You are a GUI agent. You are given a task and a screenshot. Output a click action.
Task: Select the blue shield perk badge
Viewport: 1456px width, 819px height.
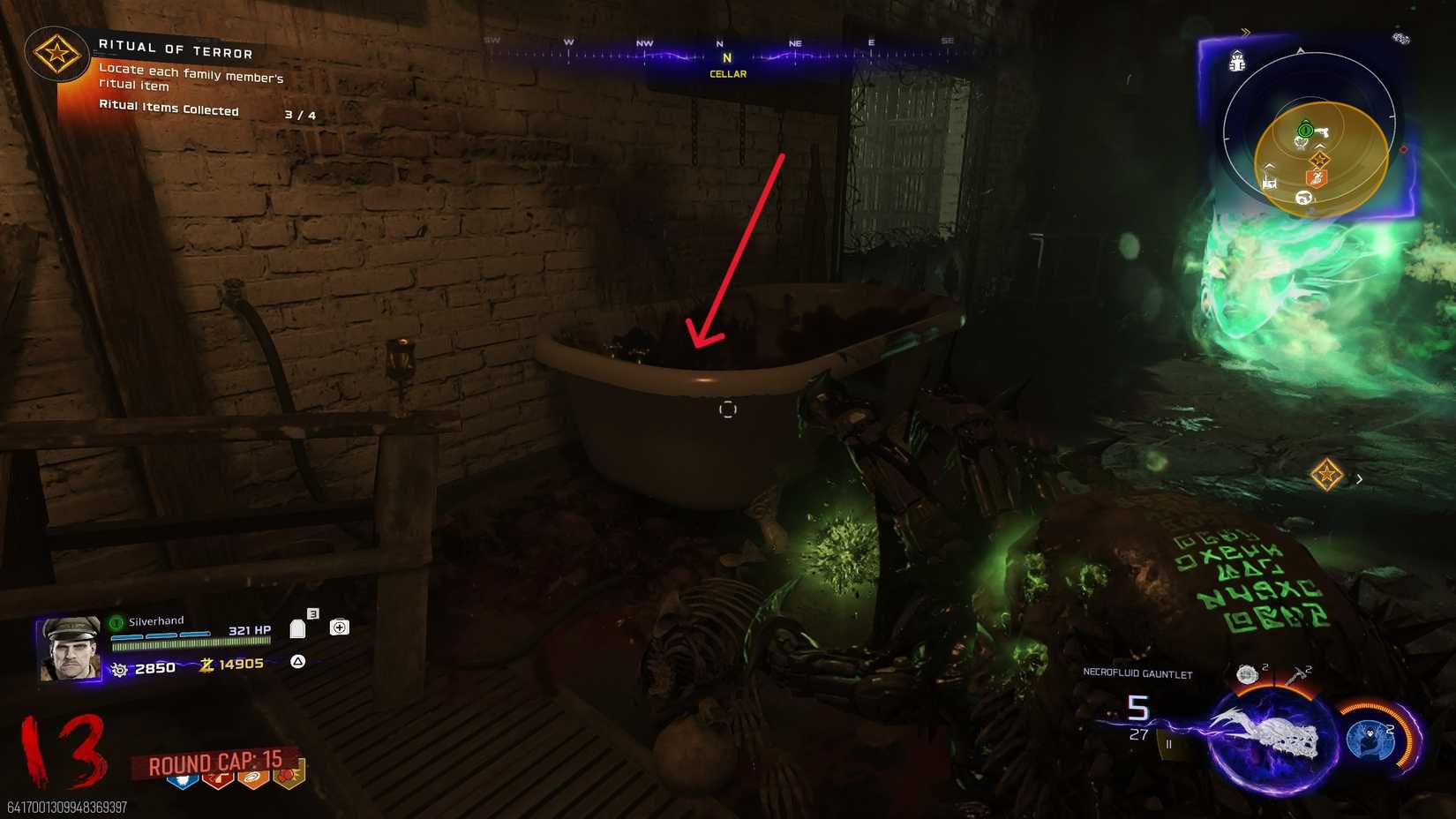point(183,781)
